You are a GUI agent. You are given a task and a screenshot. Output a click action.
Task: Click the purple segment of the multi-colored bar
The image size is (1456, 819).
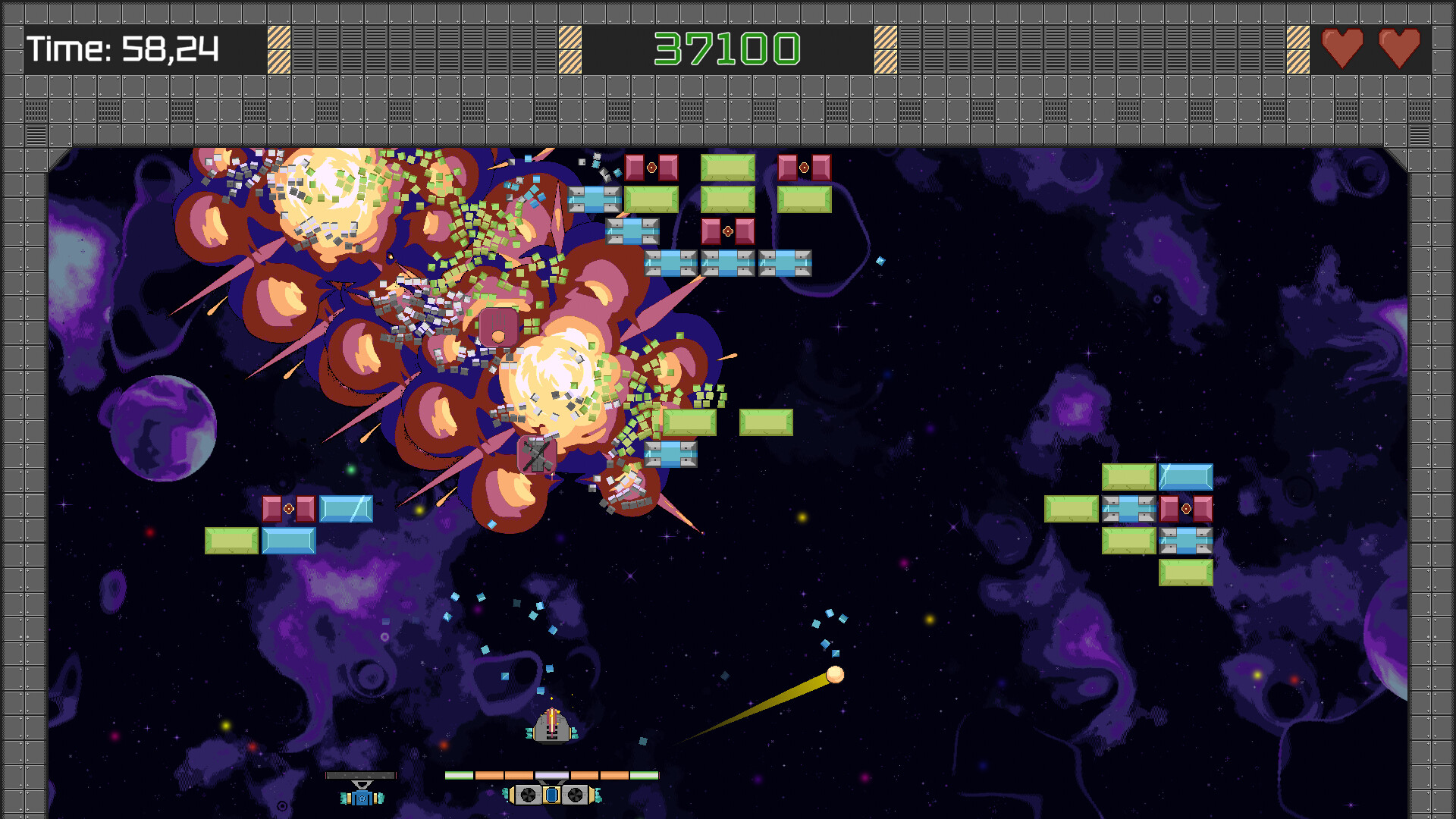point(551,774)
